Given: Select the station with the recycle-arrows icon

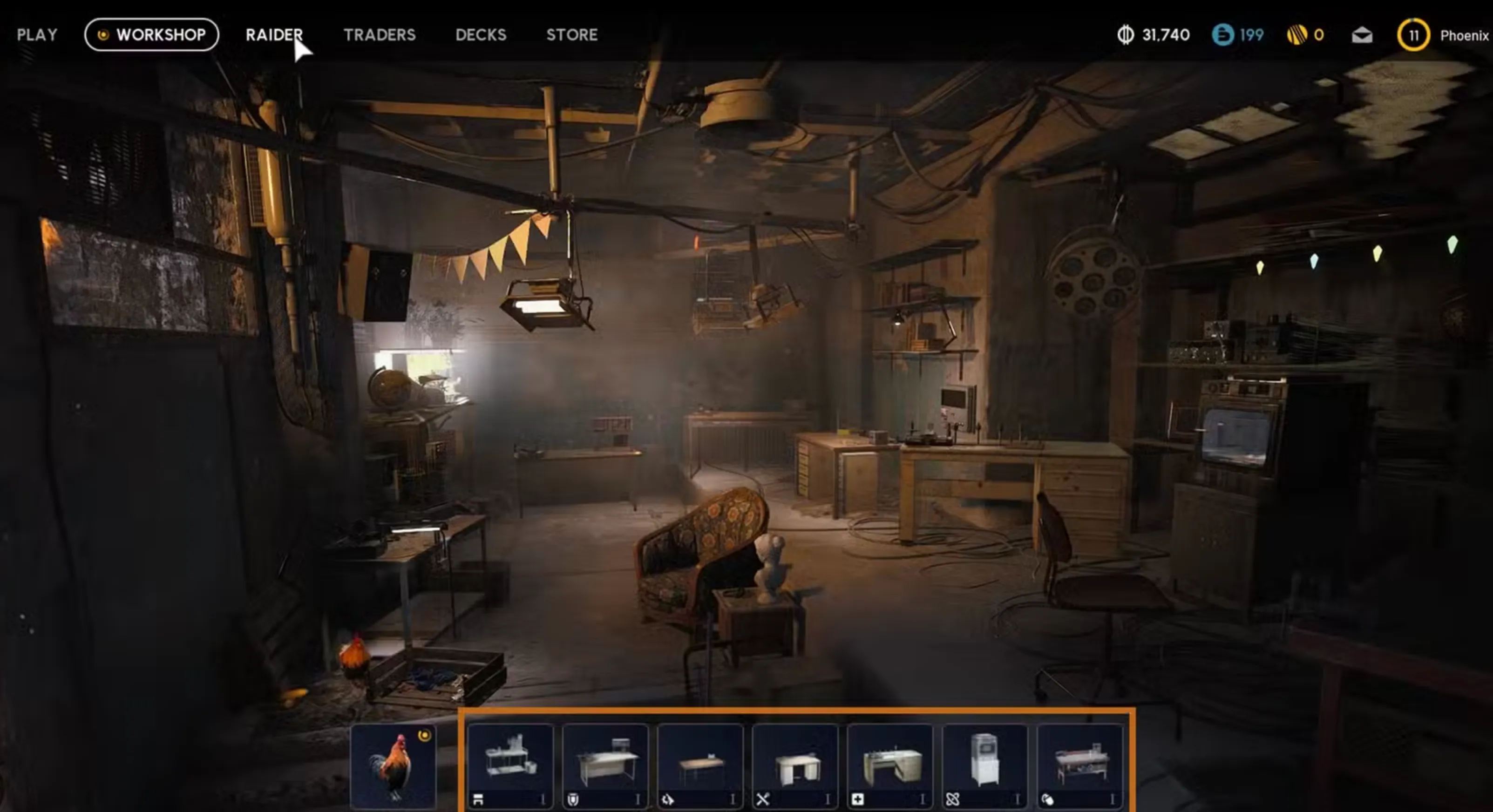Looking at the screenshot, I should point(701,765).
